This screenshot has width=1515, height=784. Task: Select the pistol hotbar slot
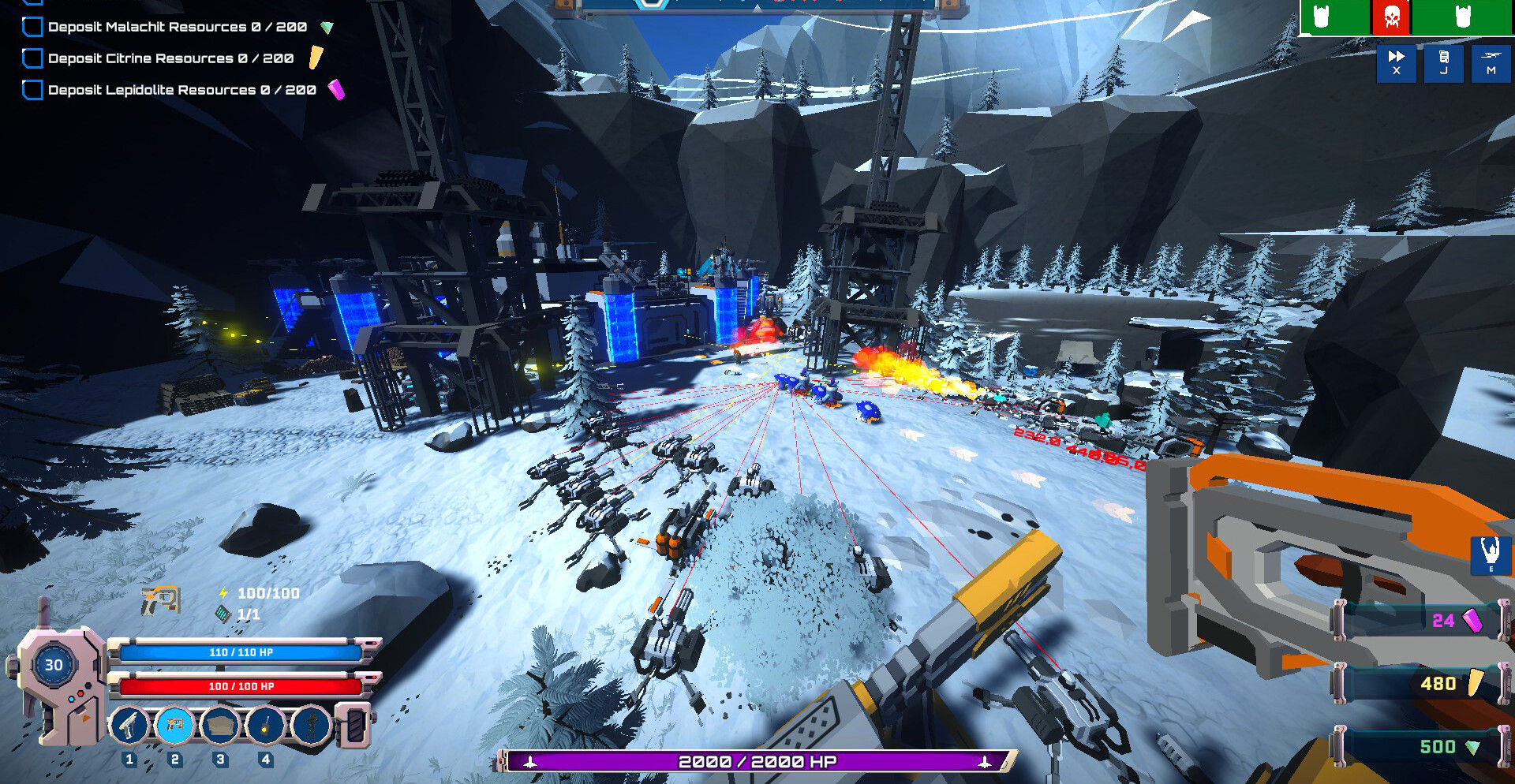[129, 725]
